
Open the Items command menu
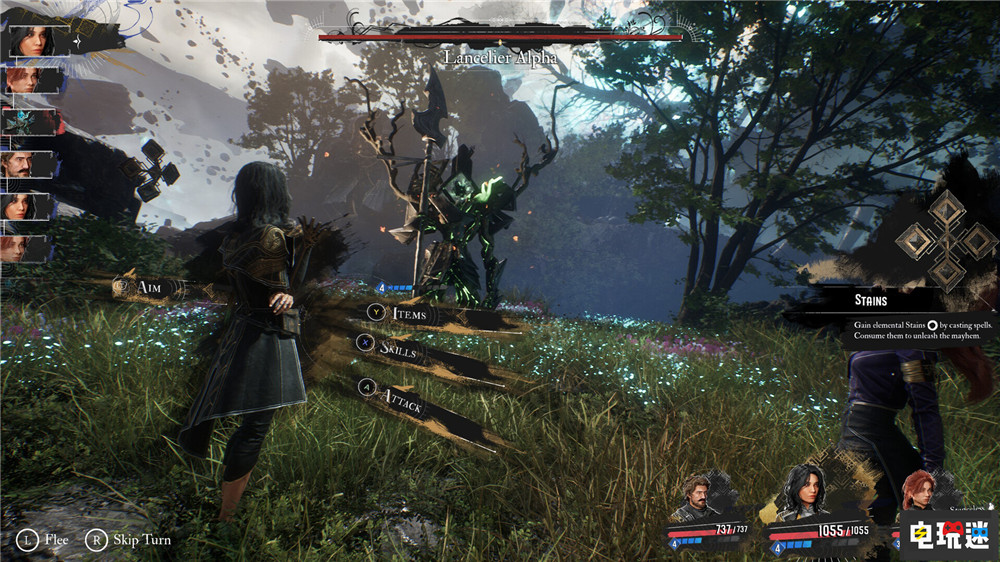coord(409,314)
